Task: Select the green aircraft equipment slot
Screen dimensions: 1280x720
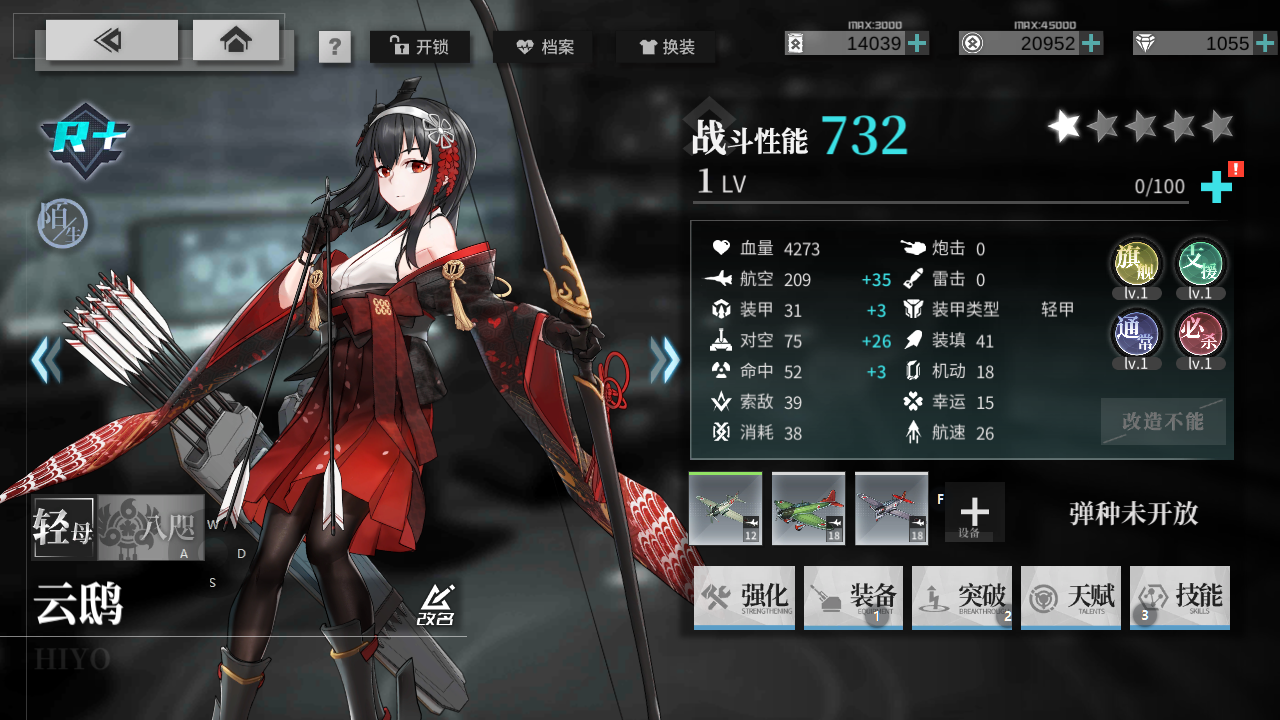Action: pos(808,508)
